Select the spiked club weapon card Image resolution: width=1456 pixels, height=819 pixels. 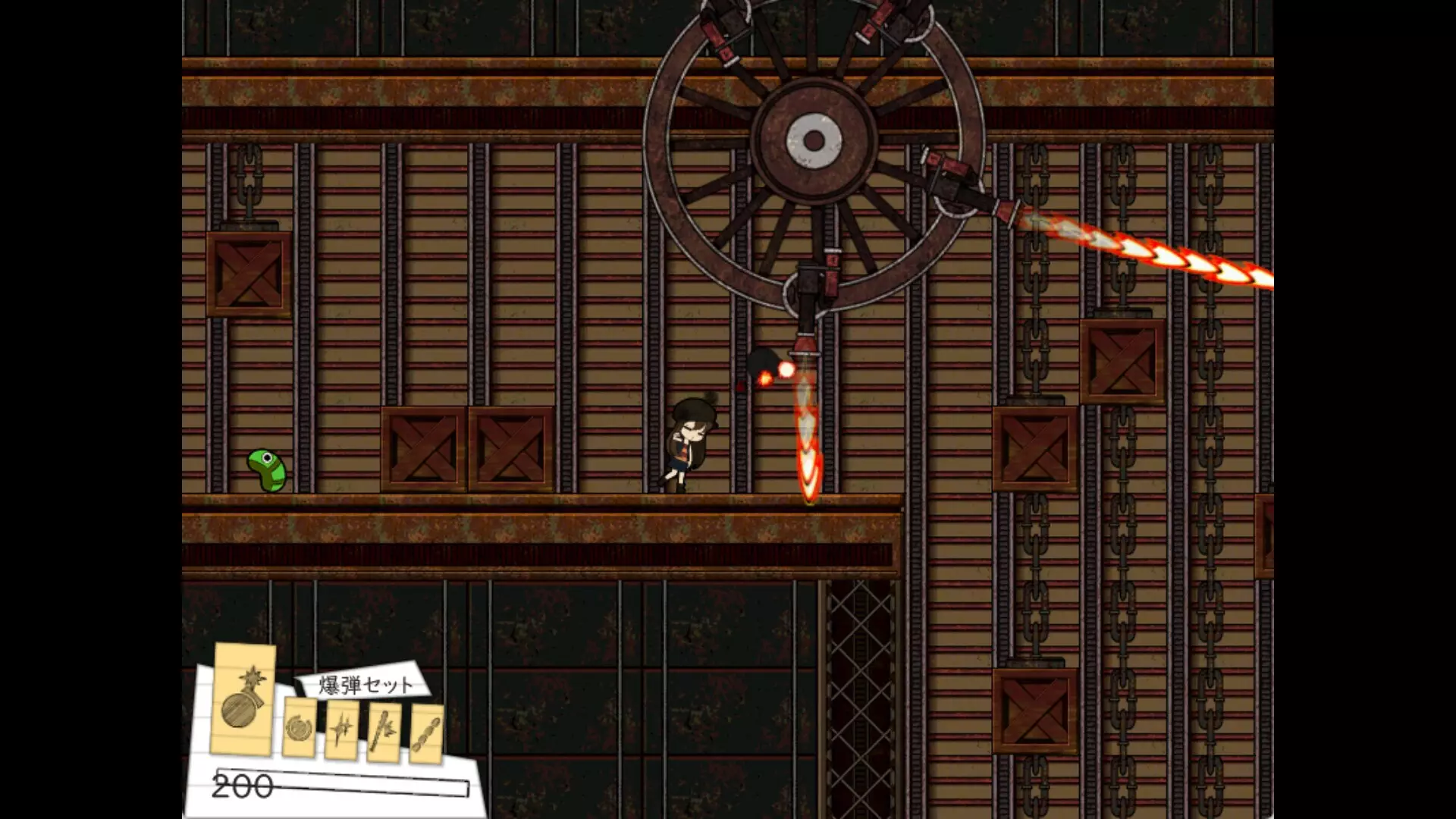click(x=384, y=732)
